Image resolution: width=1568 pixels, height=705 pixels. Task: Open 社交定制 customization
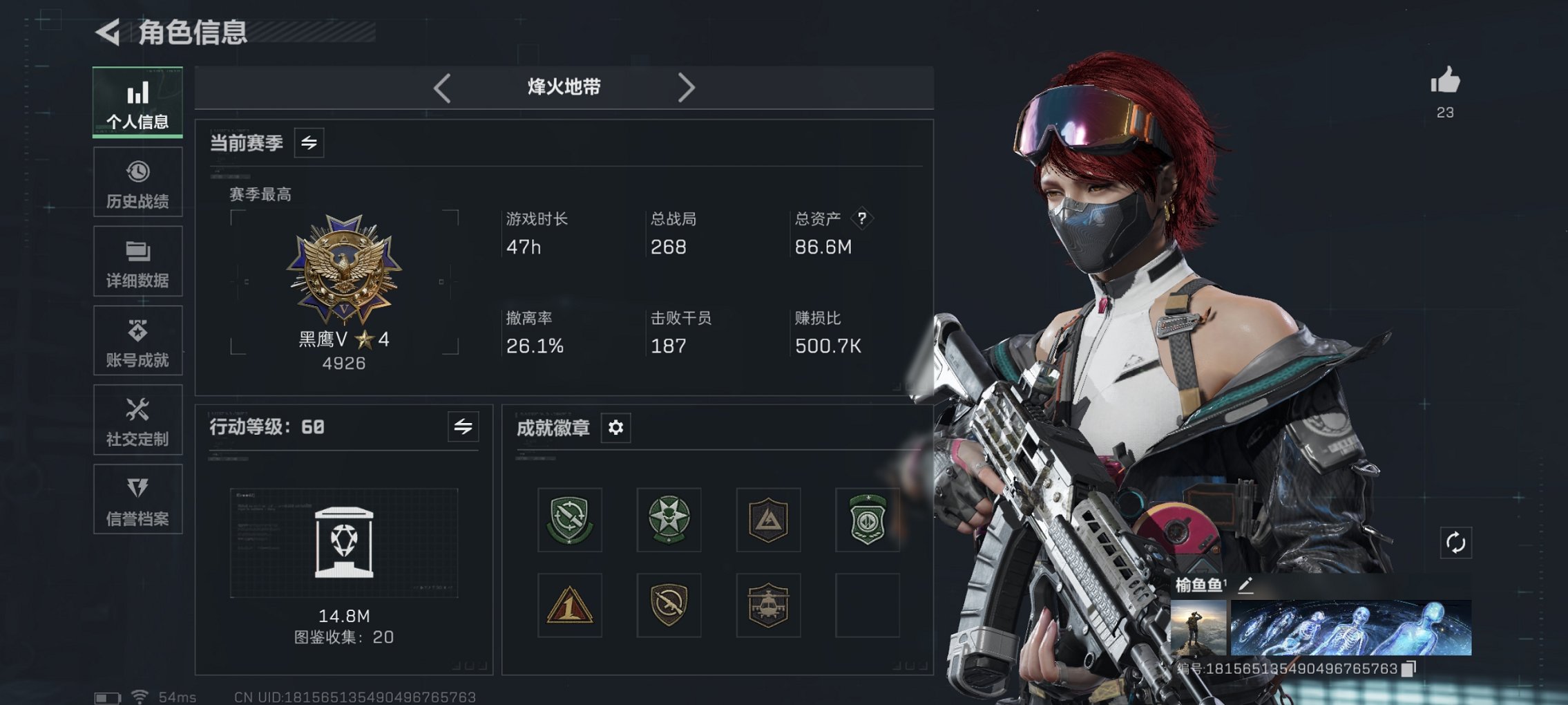[x=137, y=420]
